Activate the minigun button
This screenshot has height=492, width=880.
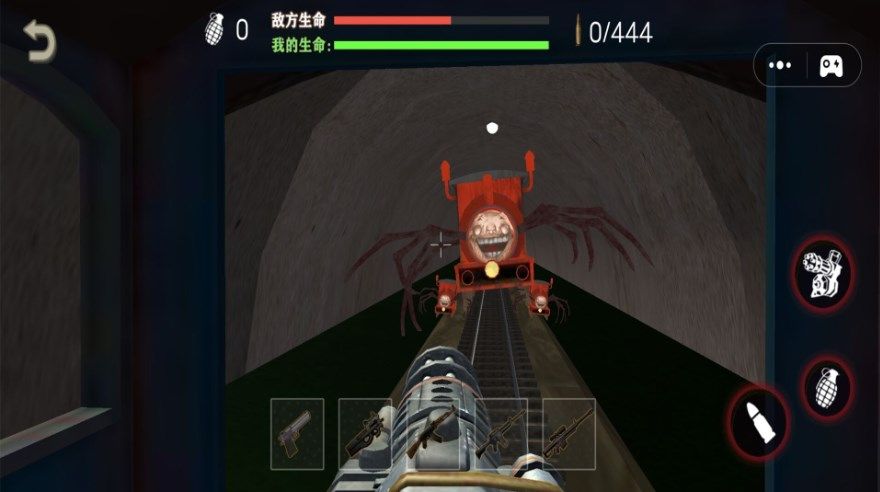point(824,273)
